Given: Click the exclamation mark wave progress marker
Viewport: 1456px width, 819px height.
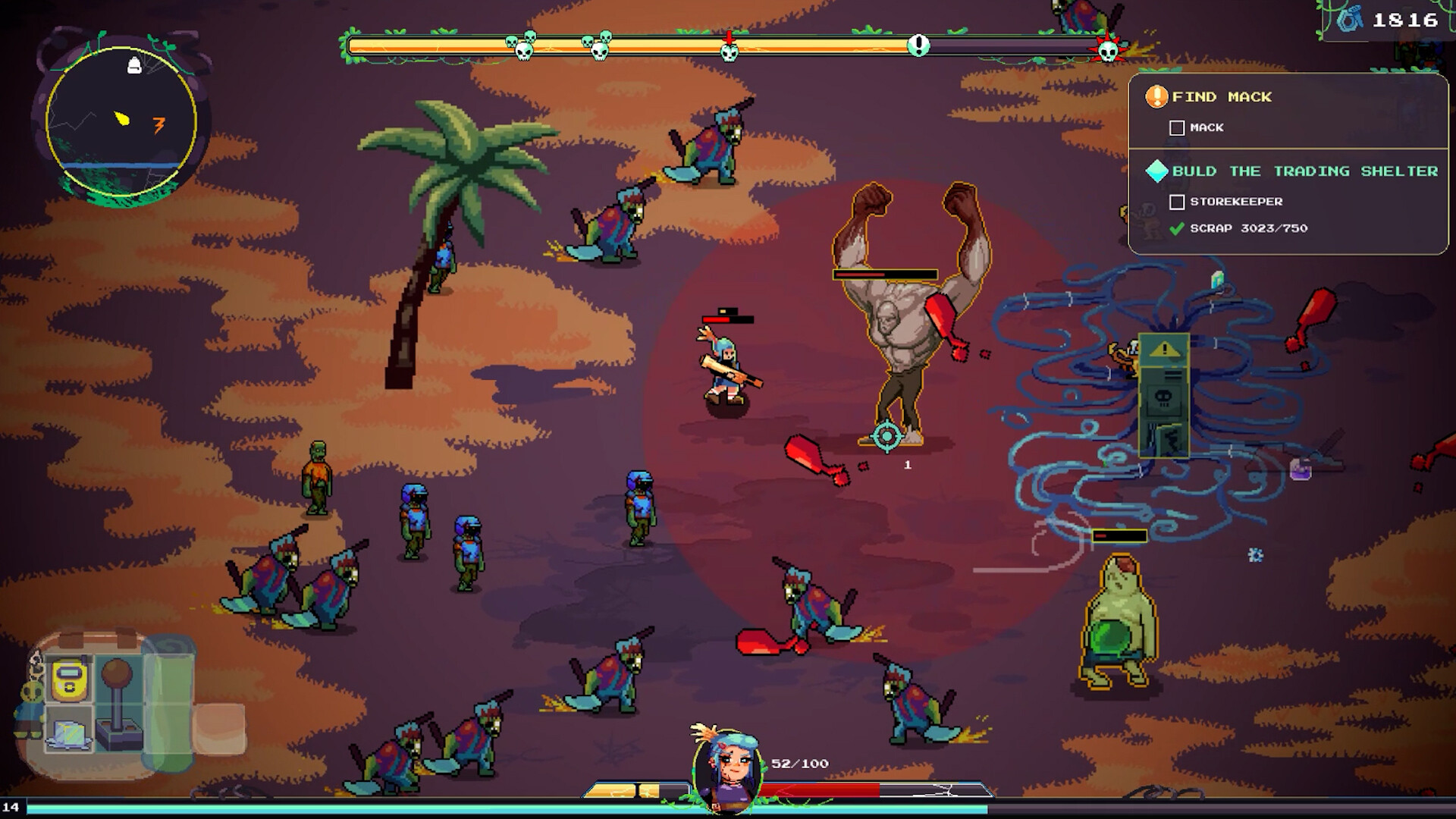Looking at the screenshot, I should (x=918, y=45).
